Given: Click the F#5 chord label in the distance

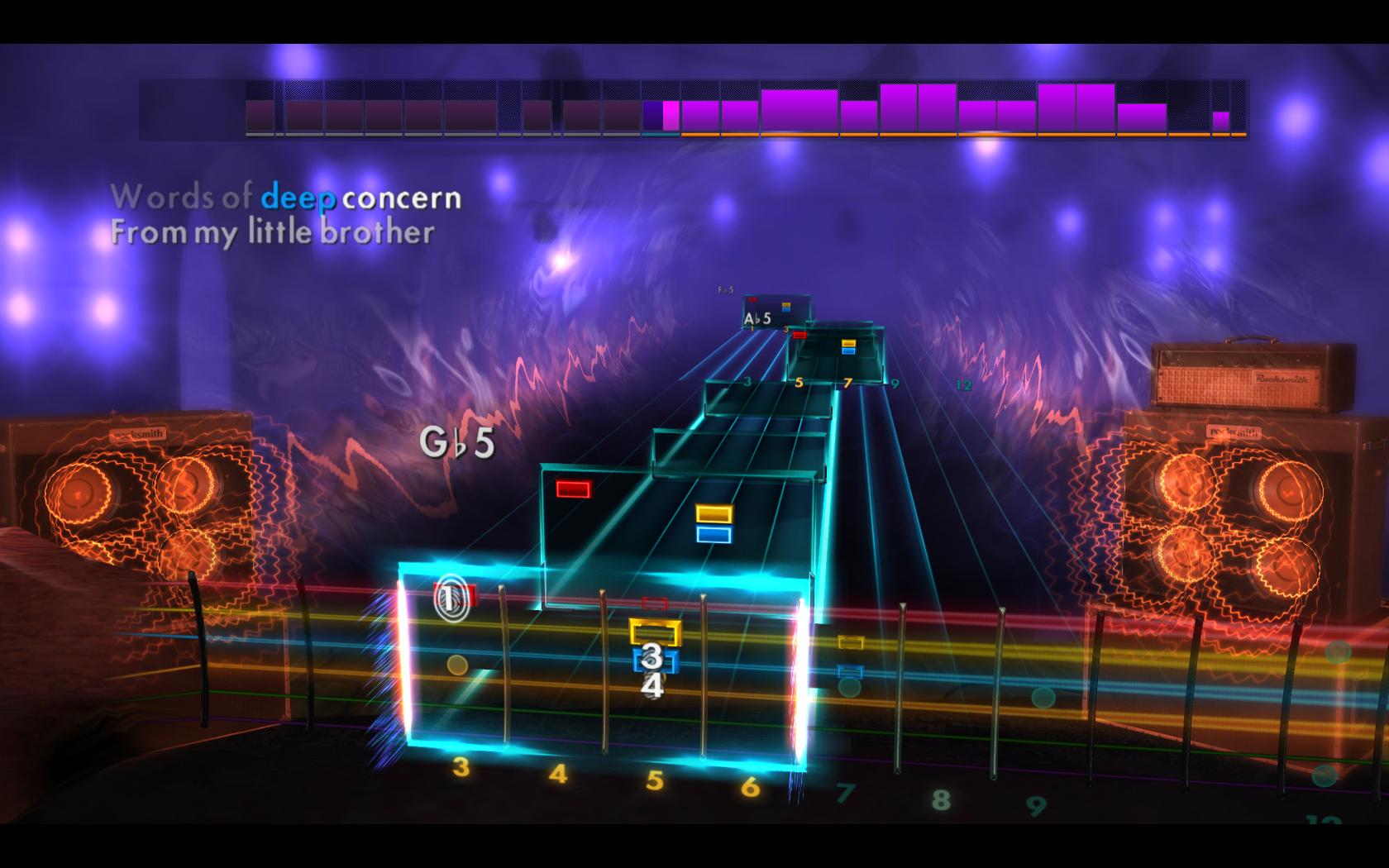Looking at the screenshot, I should tap(726, 290).
